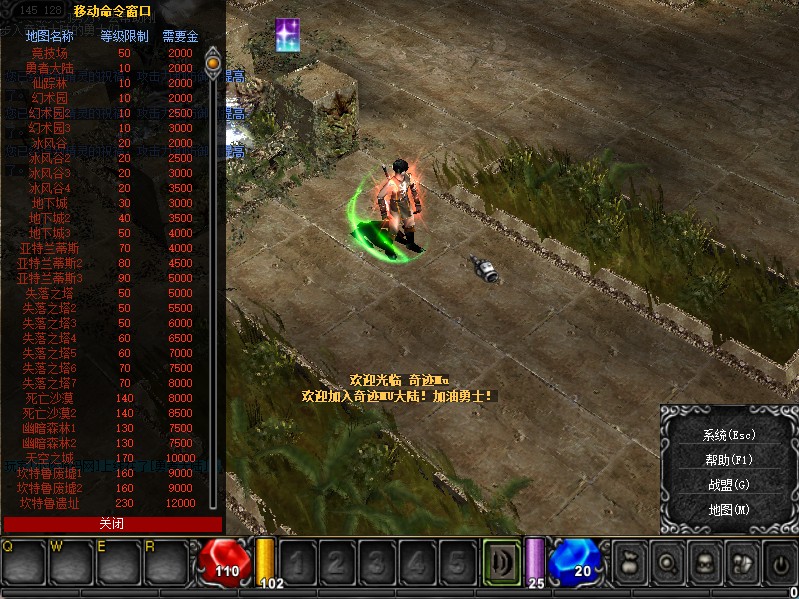799x599 pixels.
Task: Show the 地图(M) map
Action: tap(728, 510)
